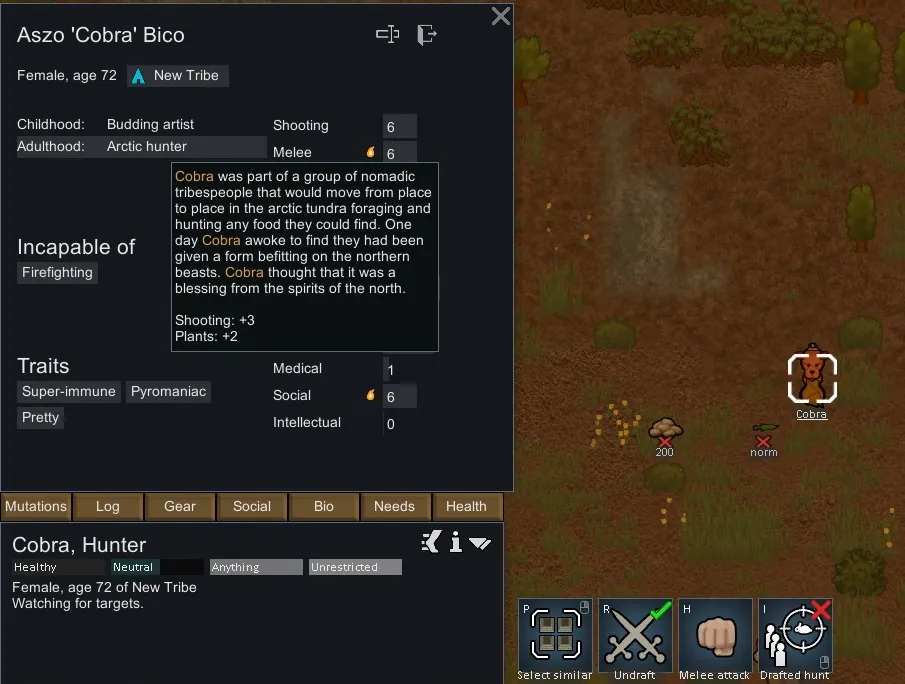905x684 pixels.
Task: Click the Super-immune trait tag
Action: pyautogui.click(x=69, y=392)
